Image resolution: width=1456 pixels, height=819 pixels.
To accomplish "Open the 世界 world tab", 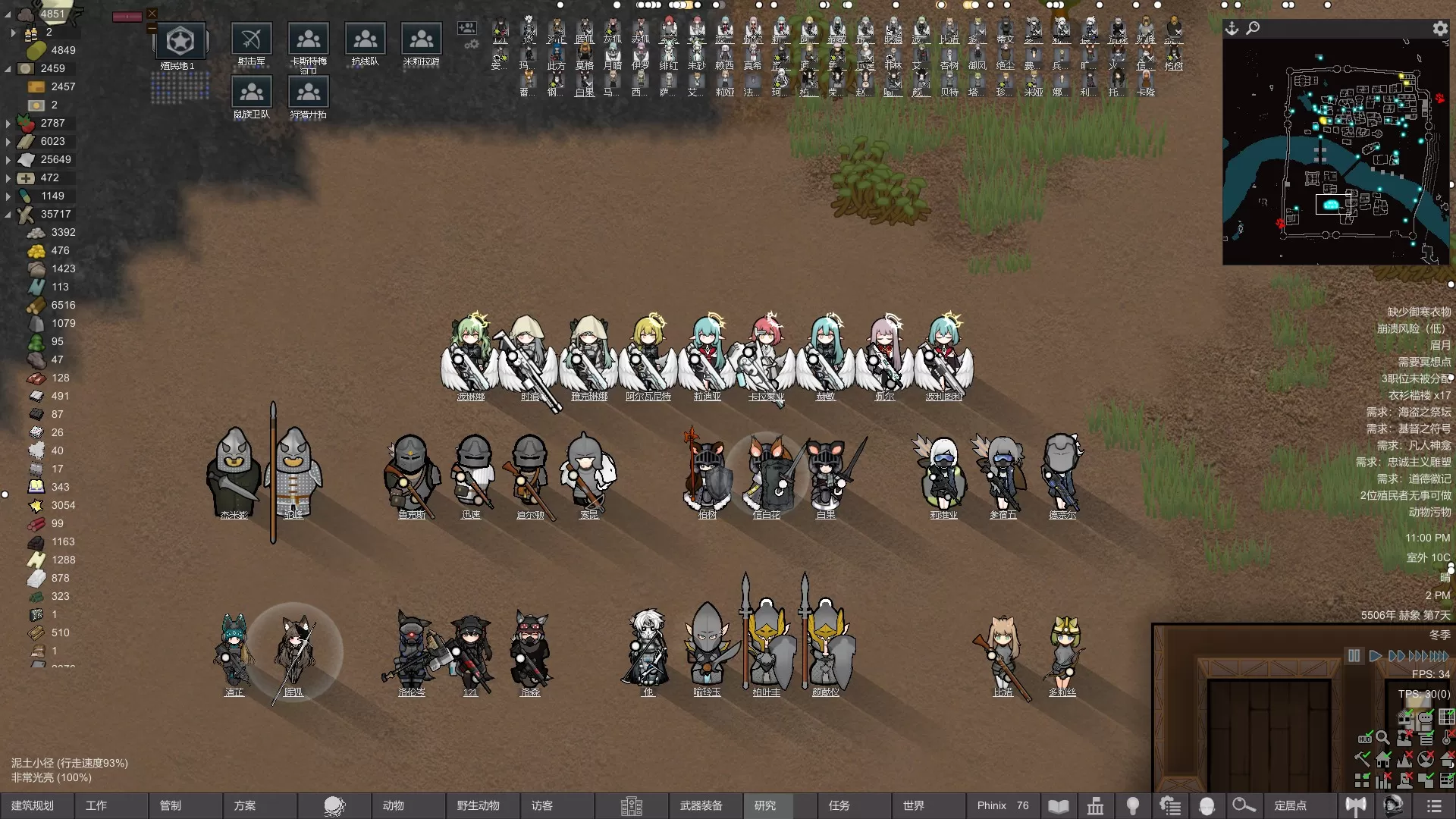I will pyautogui.click(x=913, y=805).
